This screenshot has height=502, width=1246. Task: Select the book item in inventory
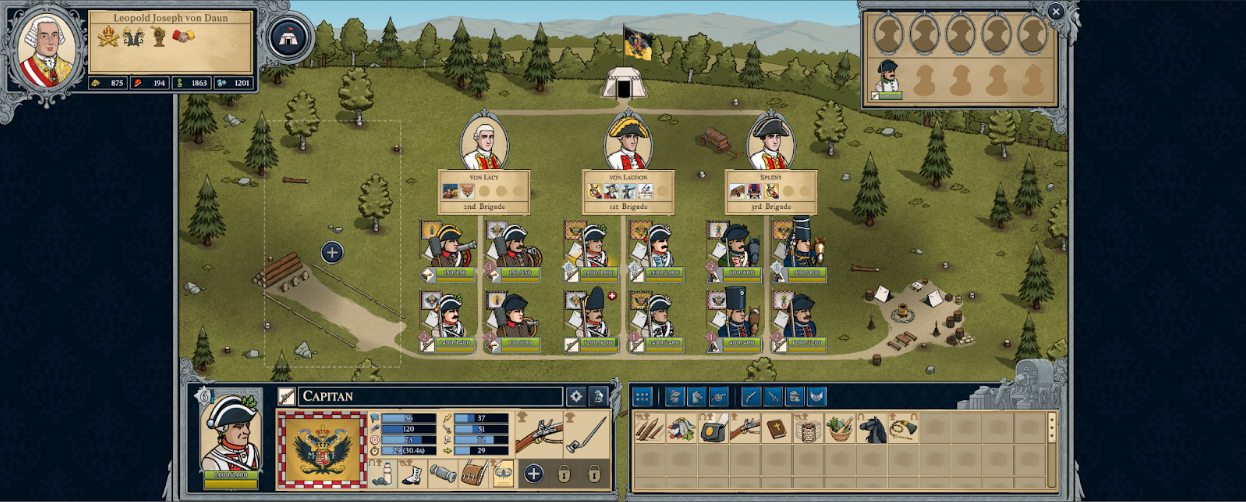pyautogui.click(x=776, y=430)
